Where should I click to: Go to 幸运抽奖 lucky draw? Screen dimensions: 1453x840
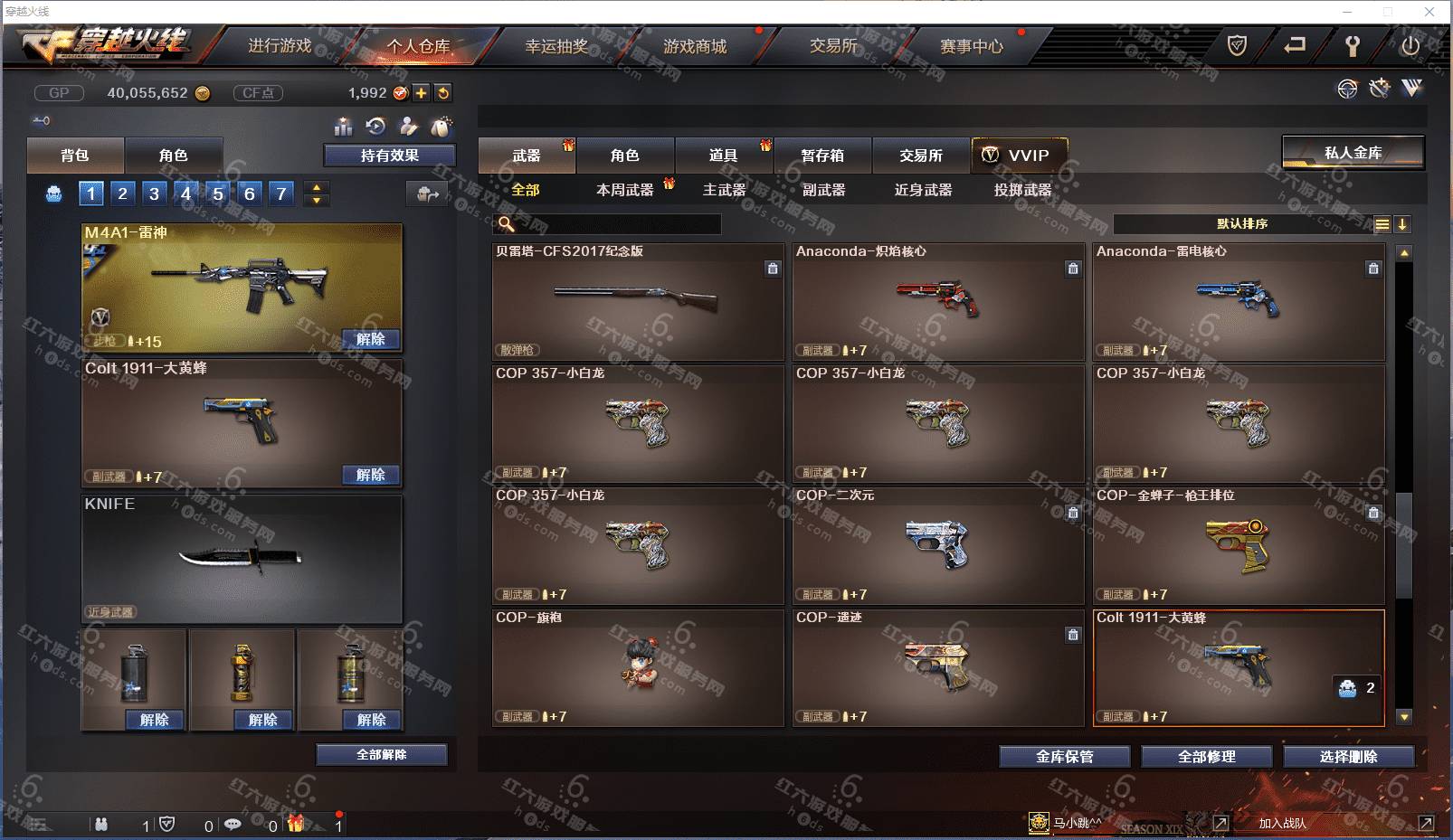pos(556,46)
